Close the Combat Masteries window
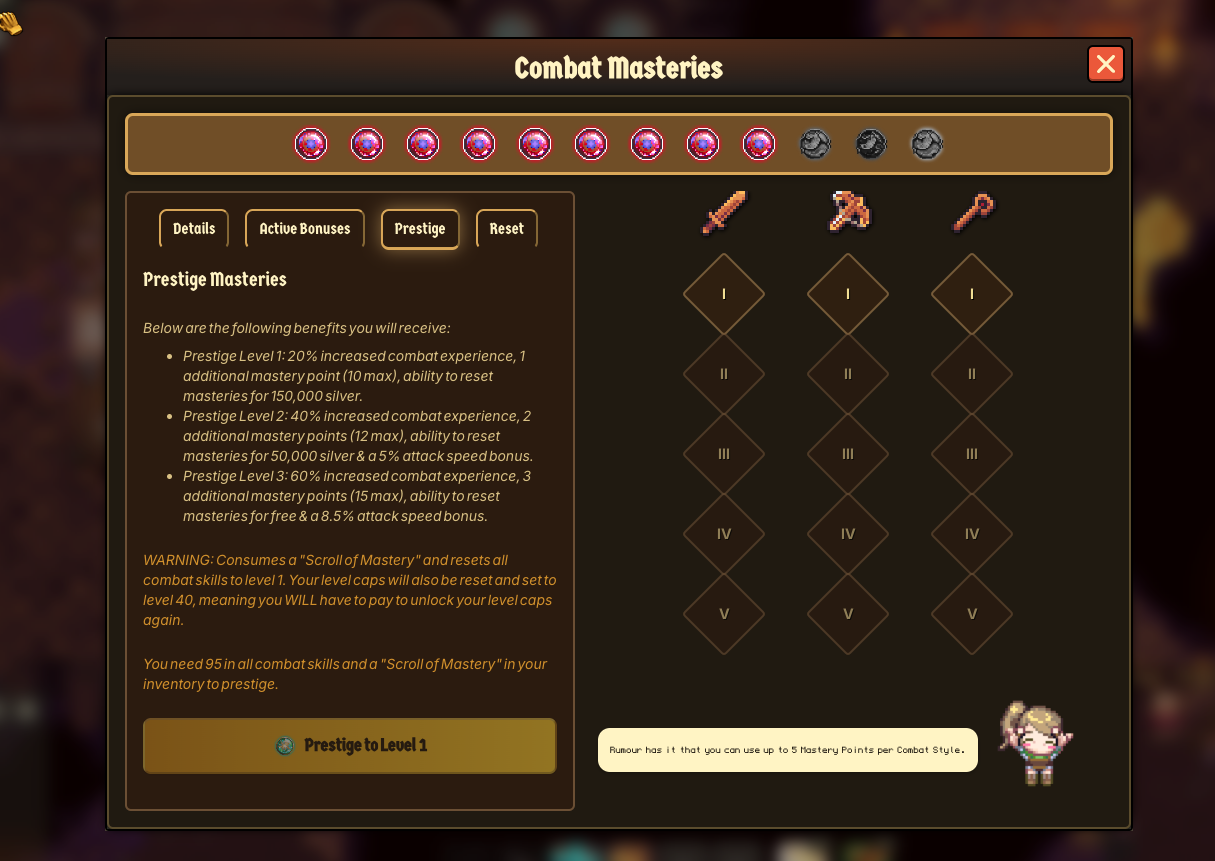The width and height of the screenshot is (1215, 861). (x=1105, y=65)
